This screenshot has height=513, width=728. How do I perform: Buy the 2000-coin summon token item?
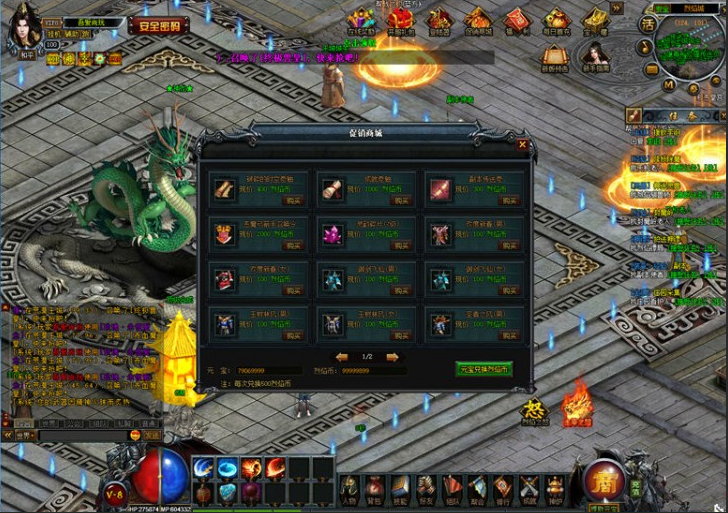289,245
